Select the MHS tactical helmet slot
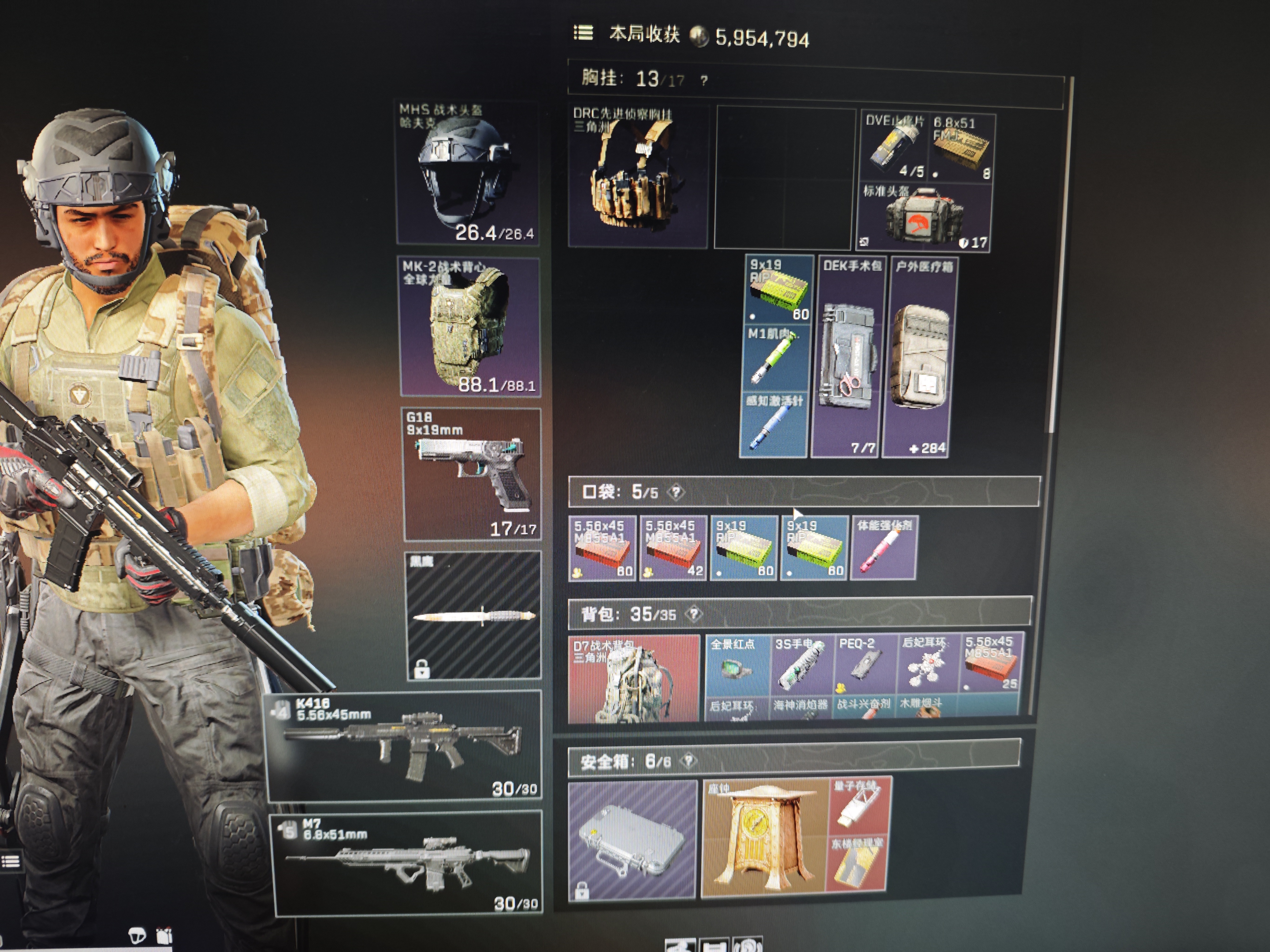This screenshot has height=952, width=1270. (468, 172)
